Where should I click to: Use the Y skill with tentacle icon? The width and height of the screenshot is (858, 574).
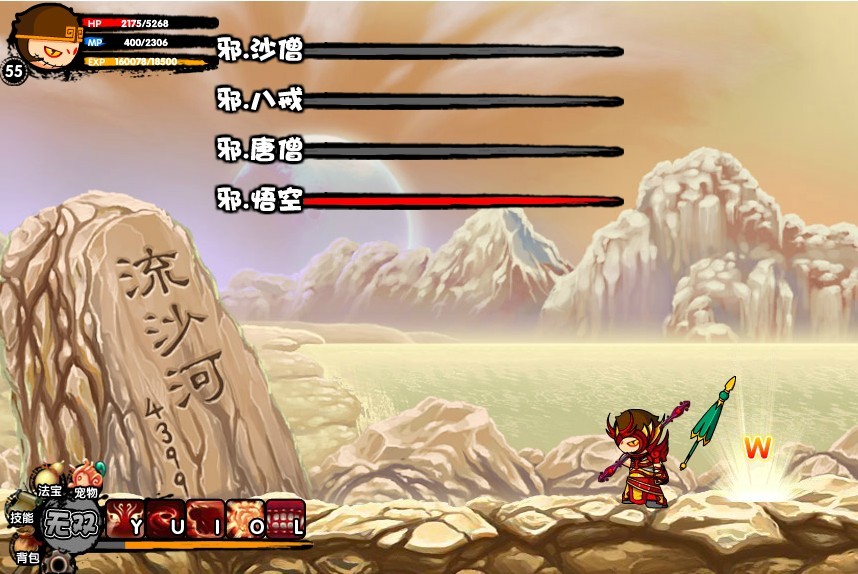(x=125, y=519)
